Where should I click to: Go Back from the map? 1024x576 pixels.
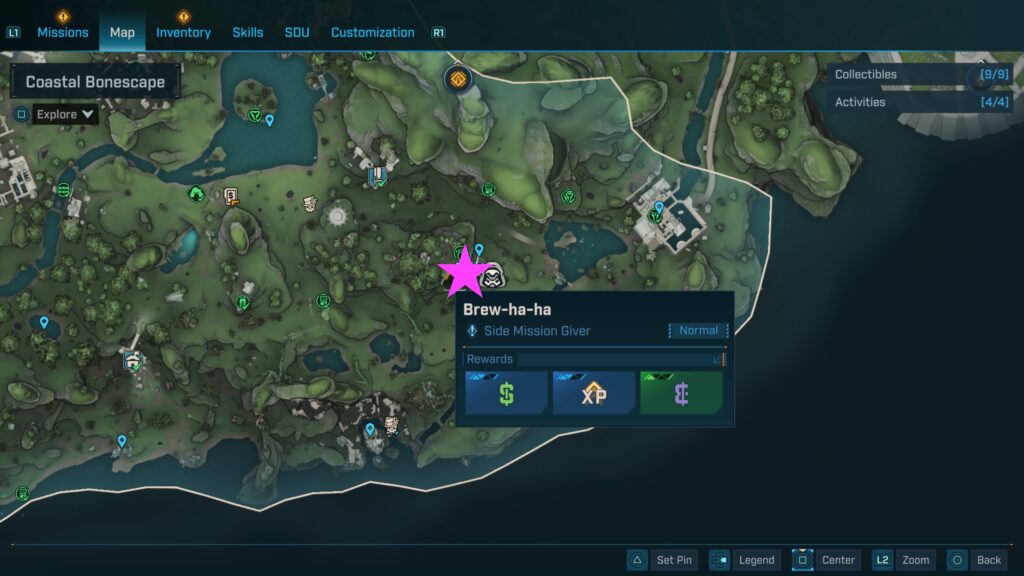(976, 560)
